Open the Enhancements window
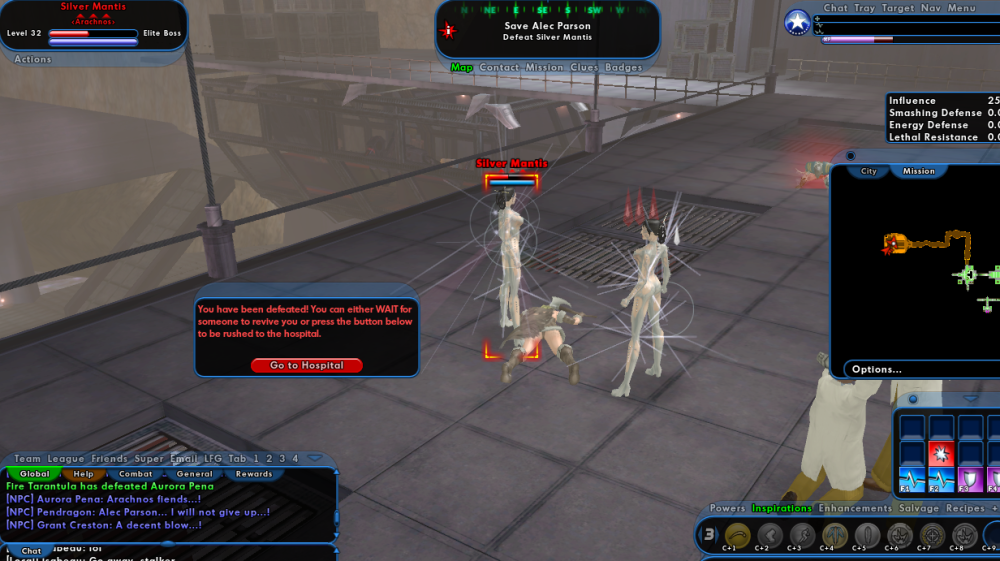Image resolution: width=1000 pixels, height=561 pixels. (x=855, y=509)
